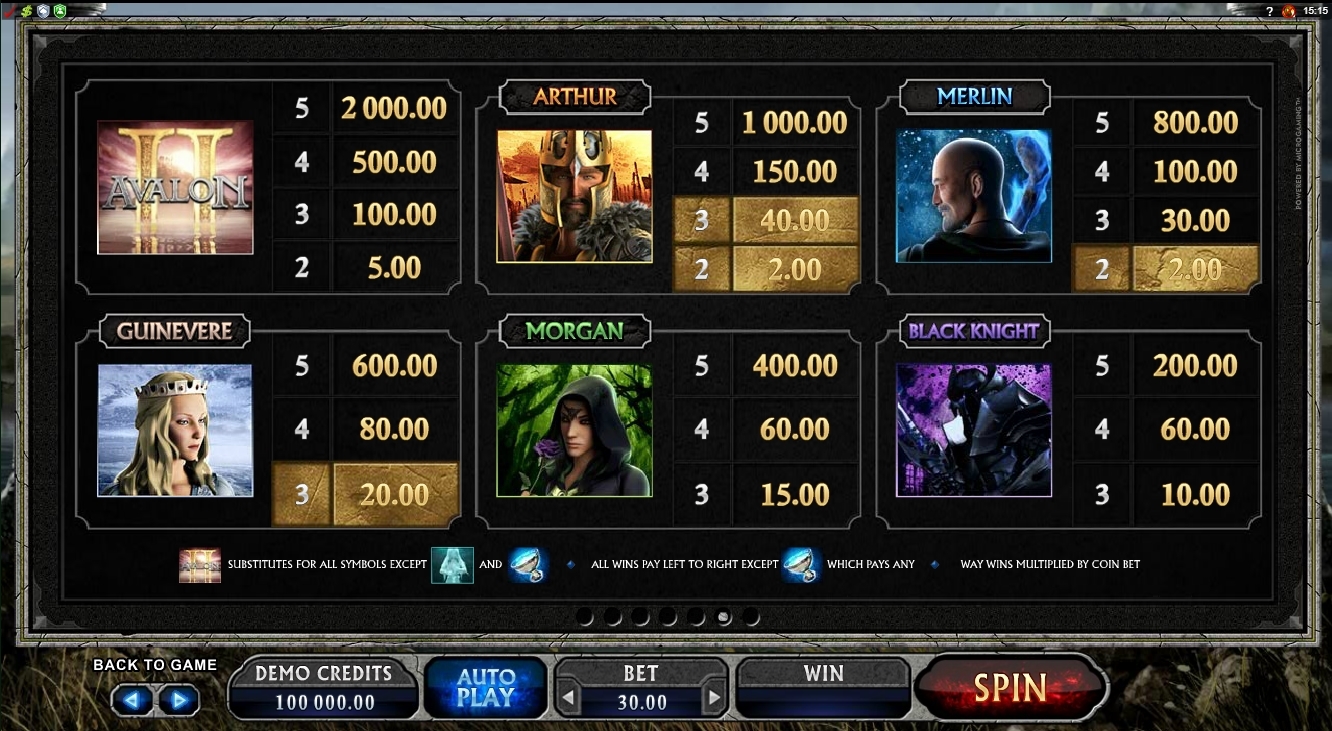Advance to the next paytable page

[x=179, y=700]
